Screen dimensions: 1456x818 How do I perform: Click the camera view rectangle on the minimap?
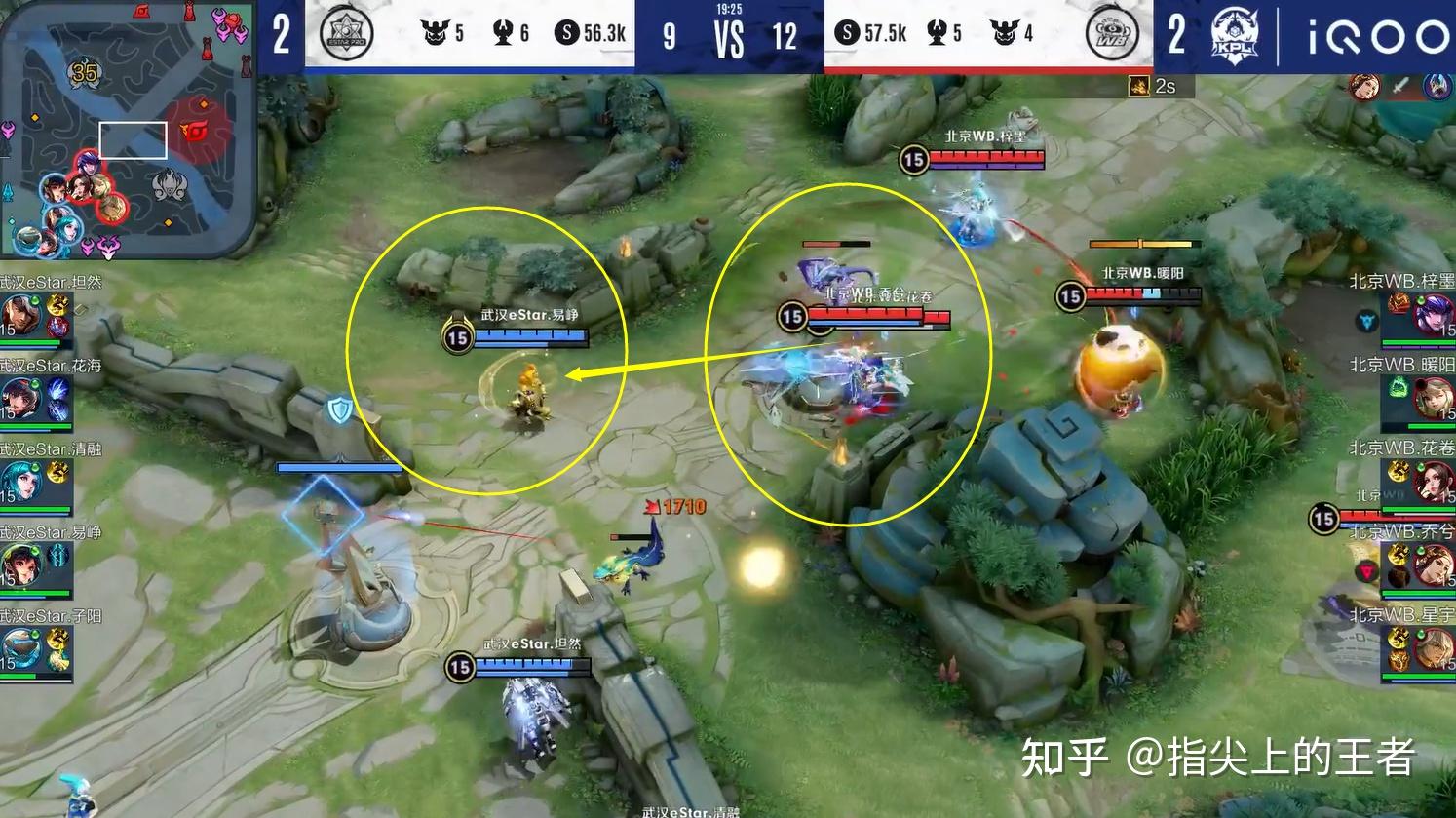click(134, 140)
